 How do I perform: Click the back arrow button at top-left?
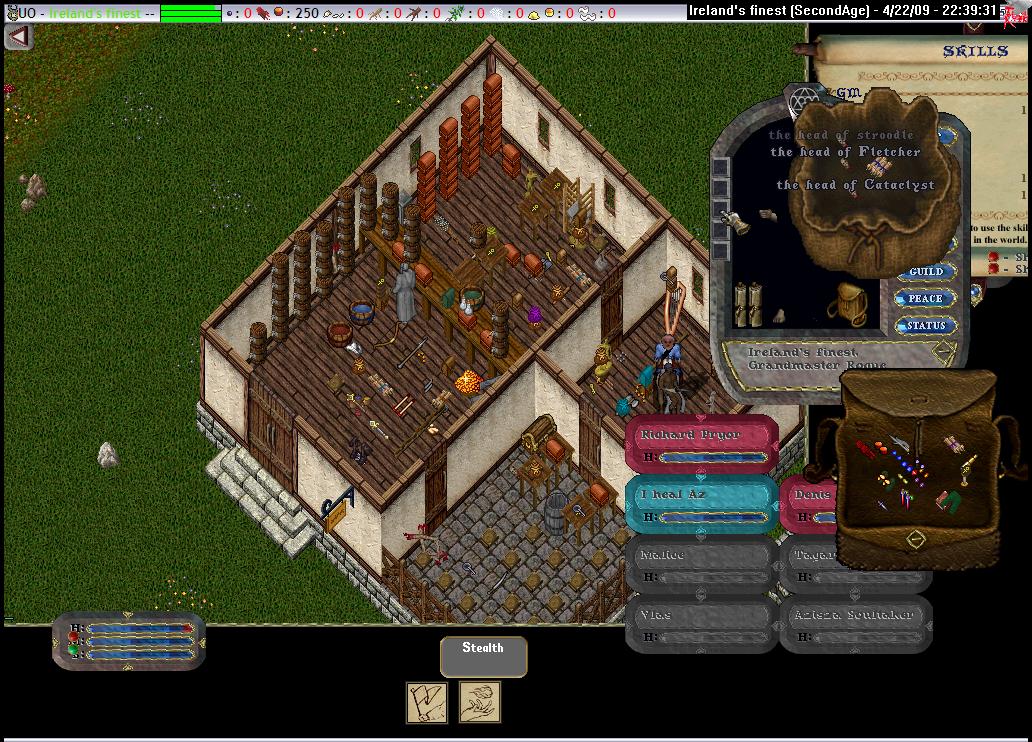pos(18,36)
